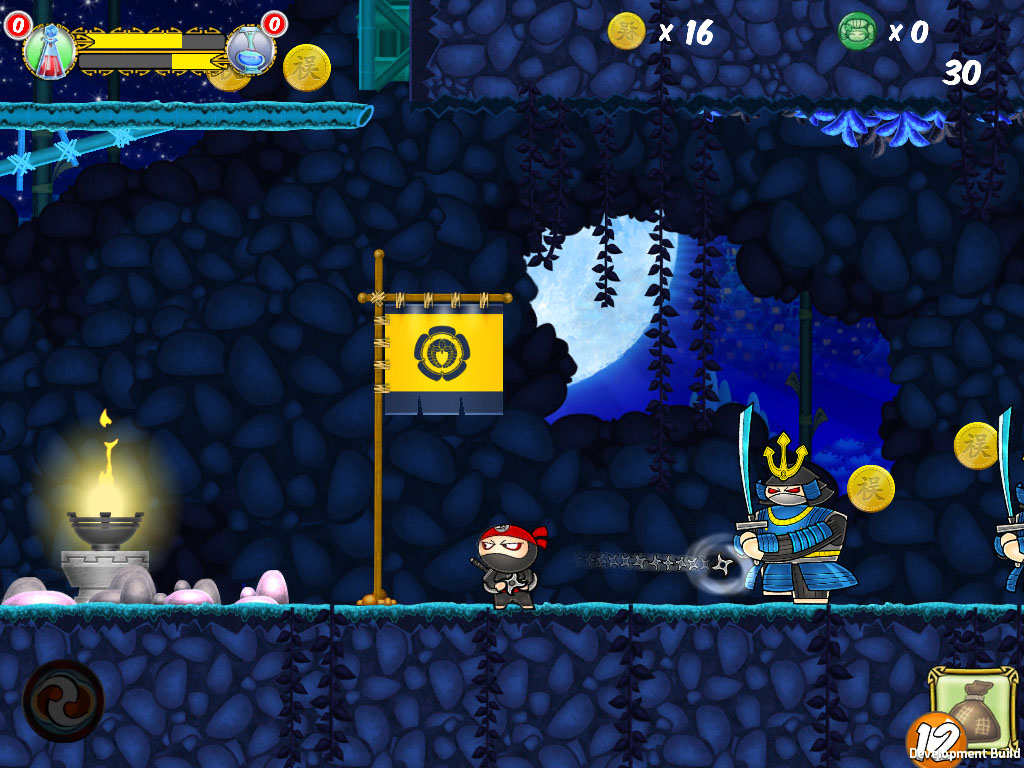The image size is (1024, 768).
Task: Use the blue mana potion flask
Action: (248, 49)
